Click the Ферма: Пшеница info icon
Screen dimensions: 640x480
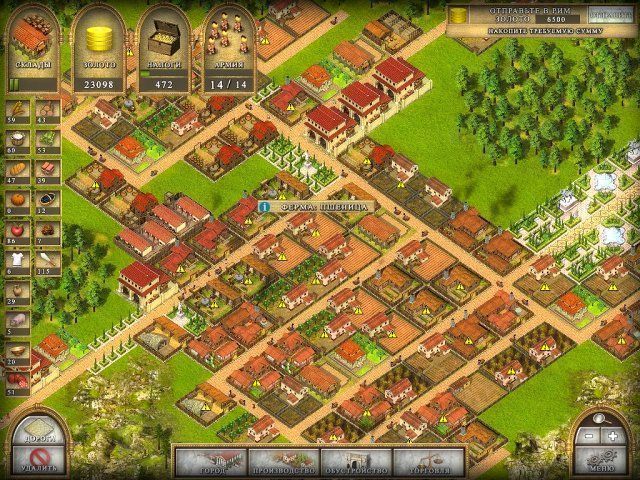264,206
